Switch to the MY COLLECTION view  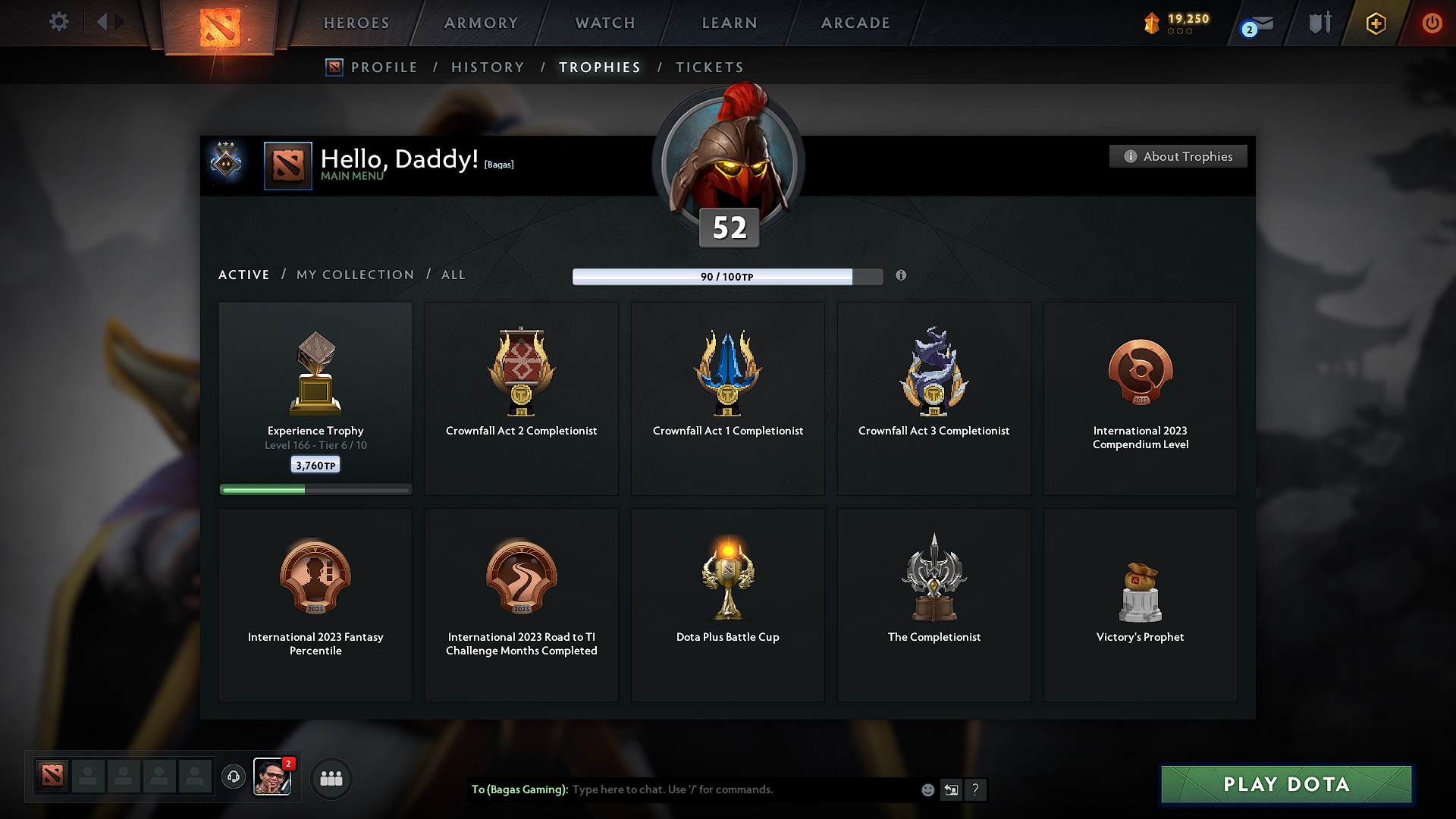pos(354,275)
